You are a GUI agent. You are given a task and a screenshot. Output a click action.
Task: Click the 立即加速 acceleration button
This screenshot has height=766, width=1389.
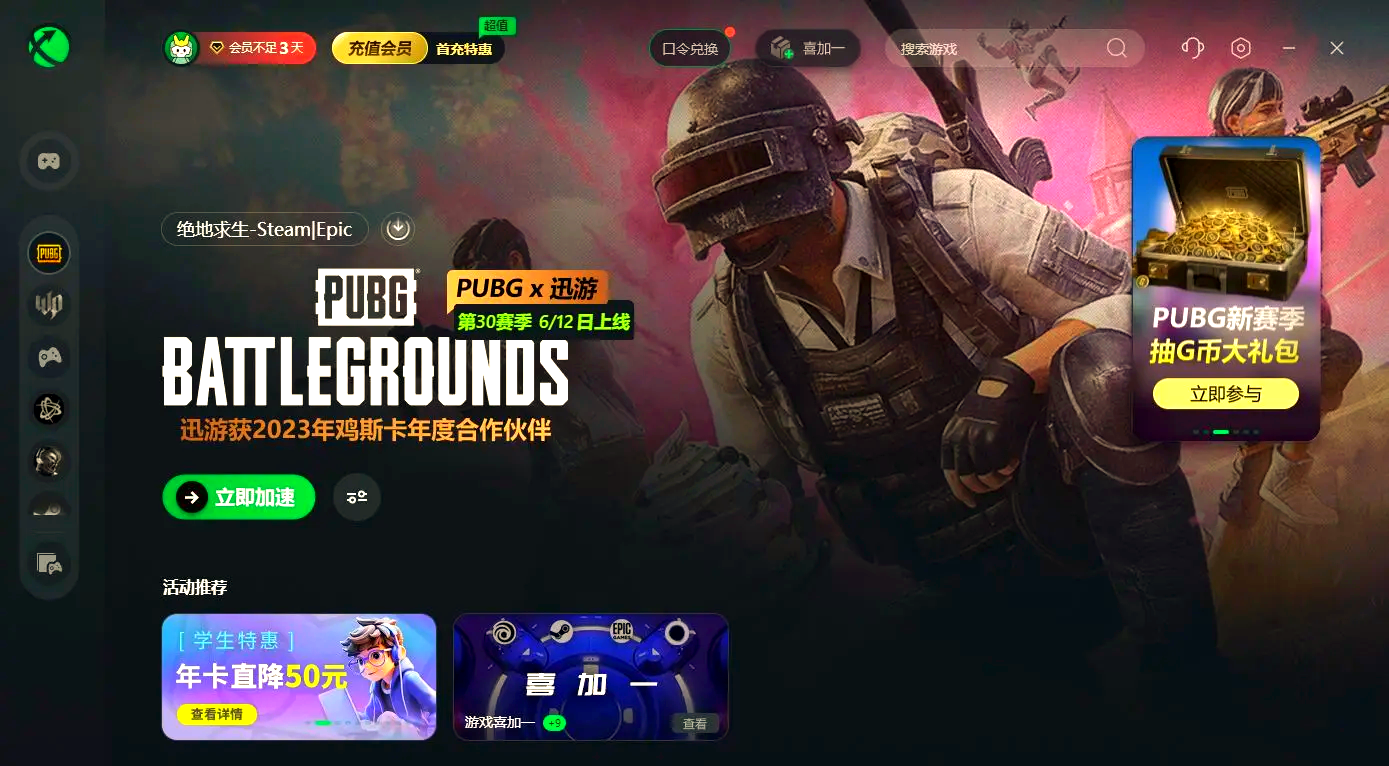(238, 497)
